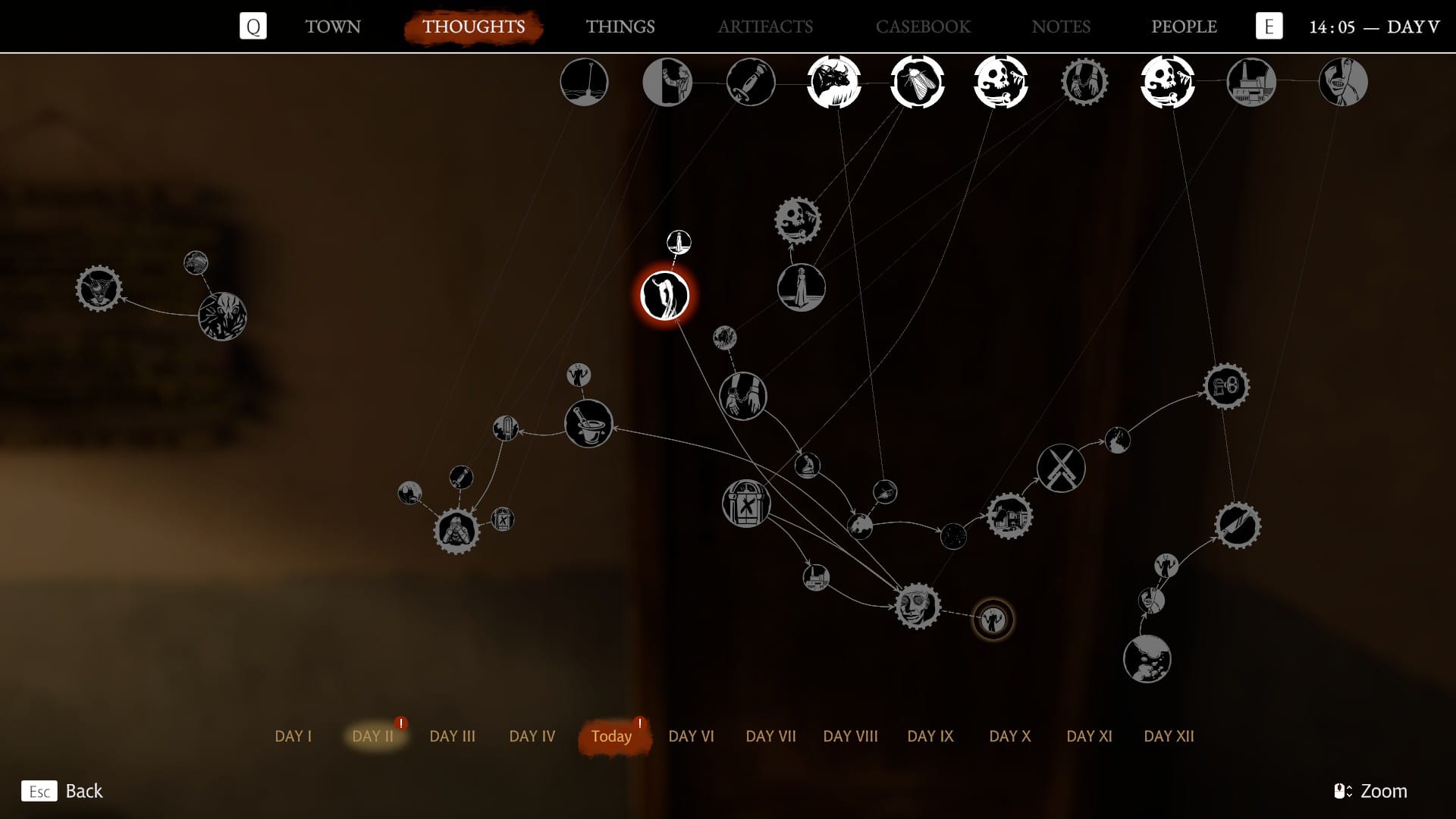The image size is (1456, 819).
Task: View Day III thoughts
Action: click(452, 736)
